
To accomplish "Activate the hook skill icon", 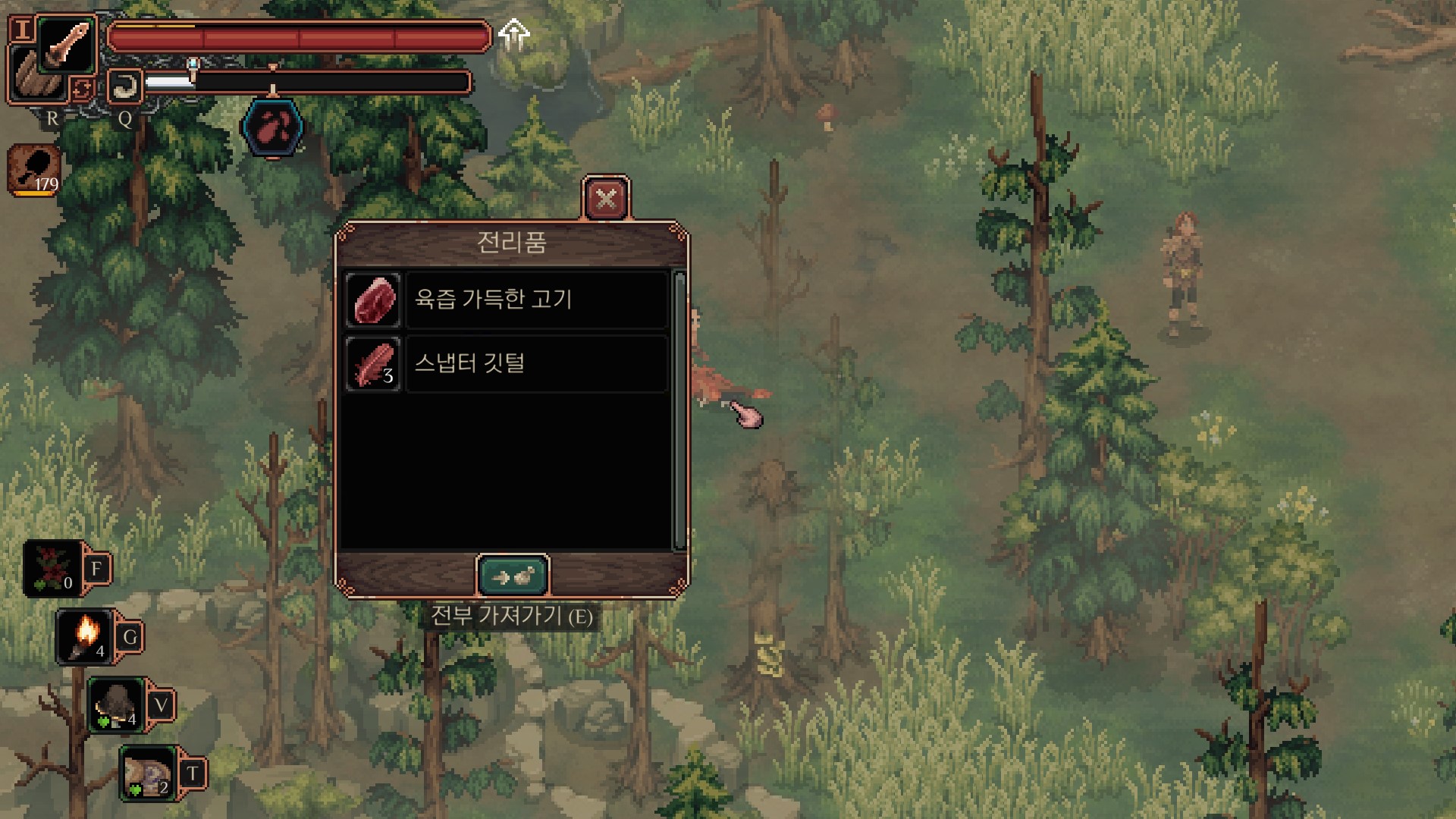I will point(124,86).
